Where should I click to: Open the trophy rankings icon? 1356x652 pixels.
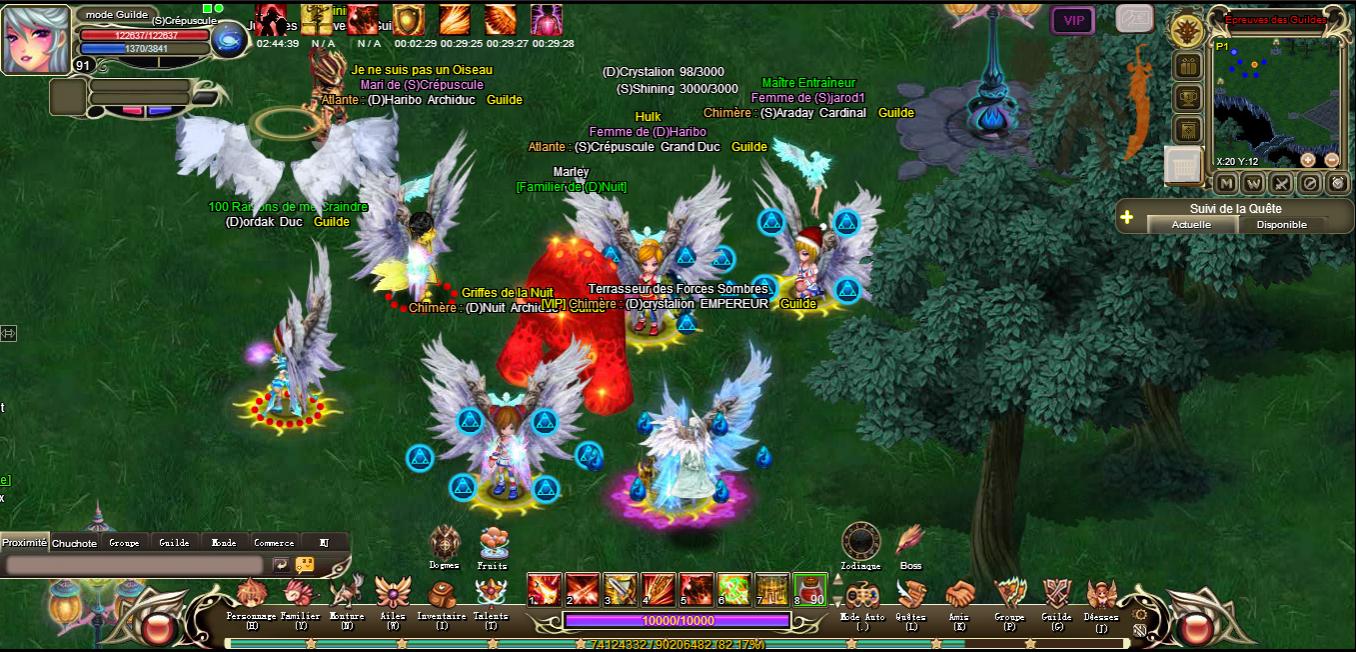tap(1188, 98)
